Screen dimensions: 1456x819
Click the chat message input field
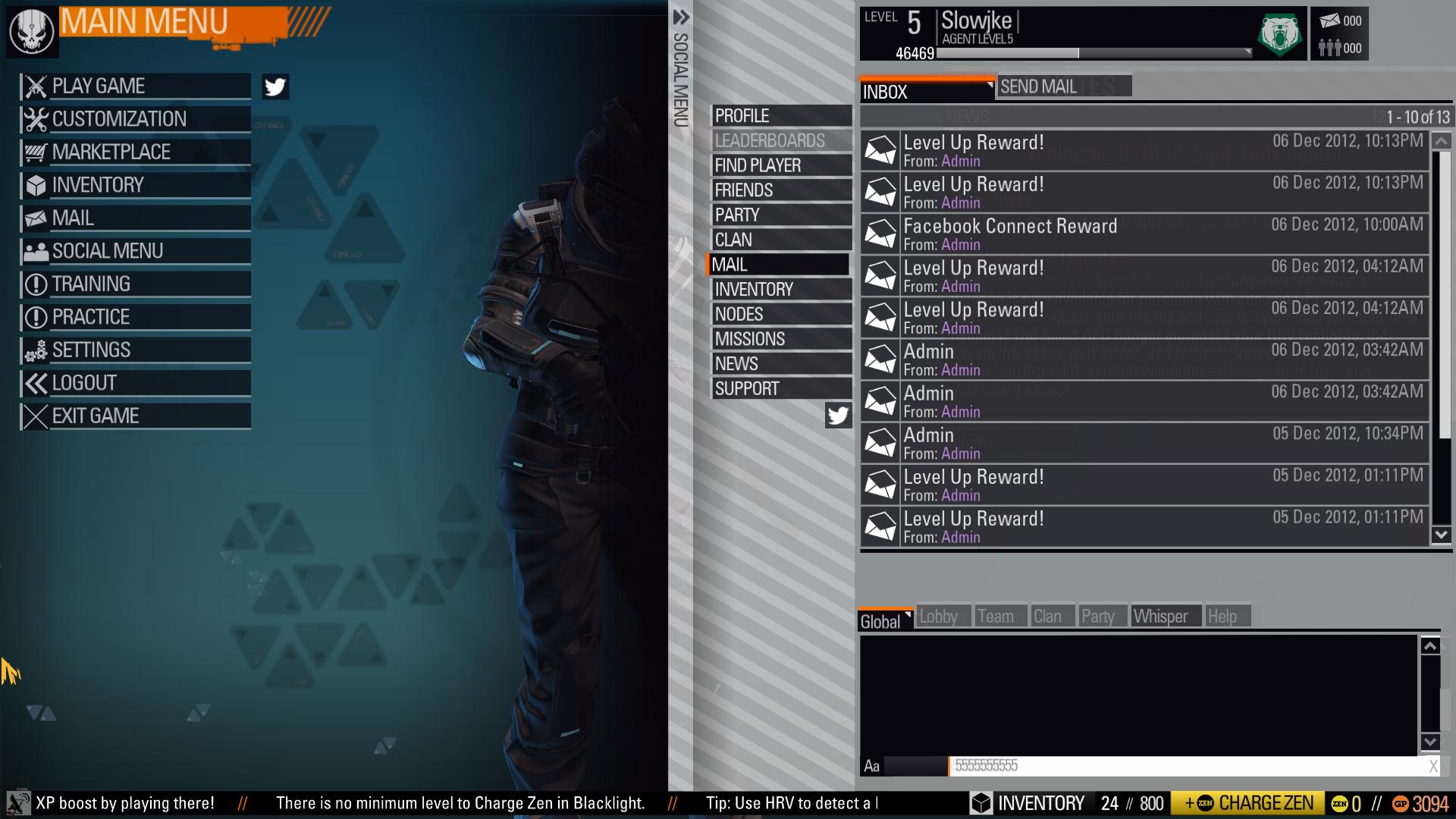click(x=1187, y=766)
